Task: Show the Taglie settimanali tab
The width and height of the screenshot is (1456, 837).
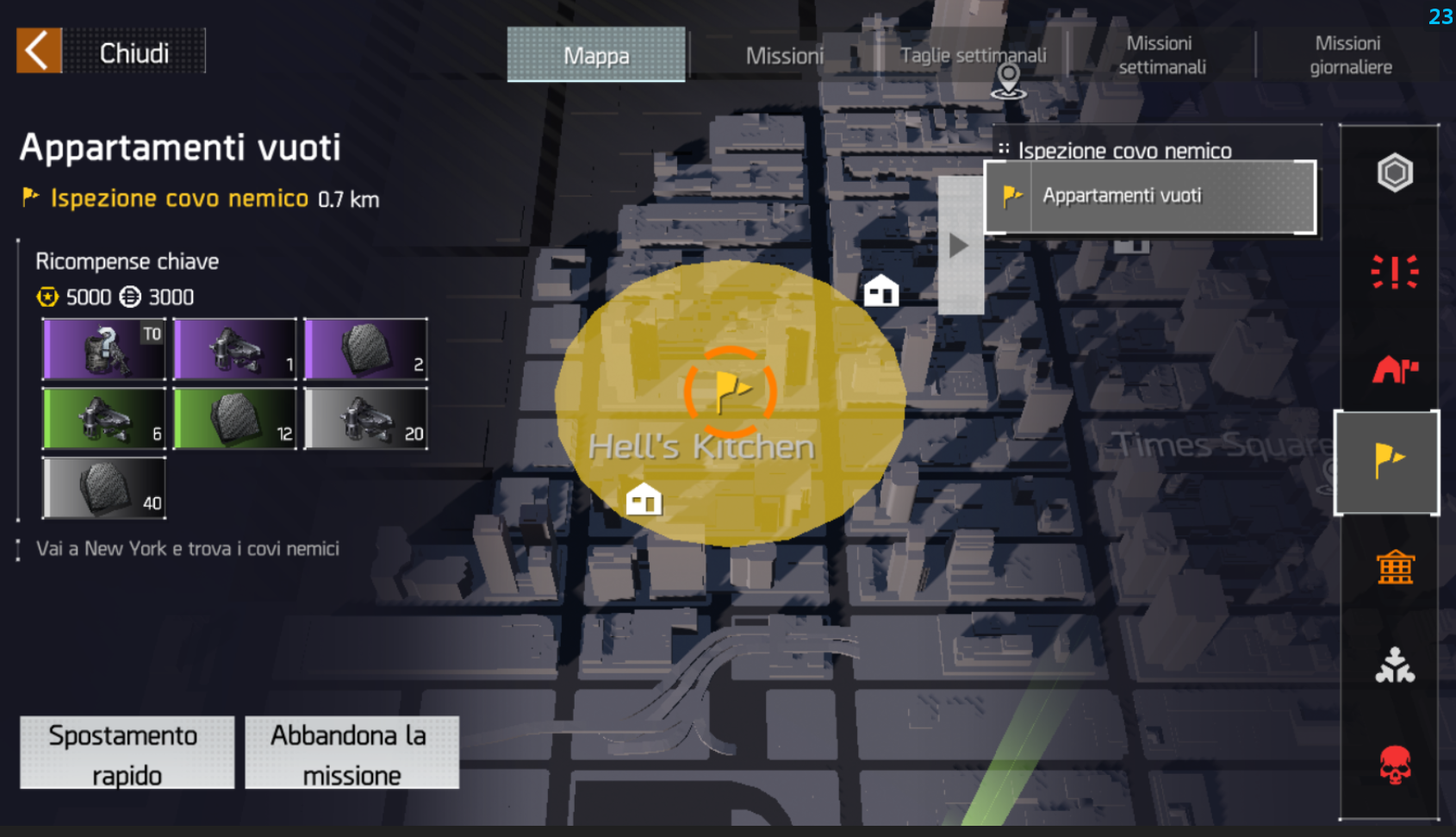Action: coord(973,55)
